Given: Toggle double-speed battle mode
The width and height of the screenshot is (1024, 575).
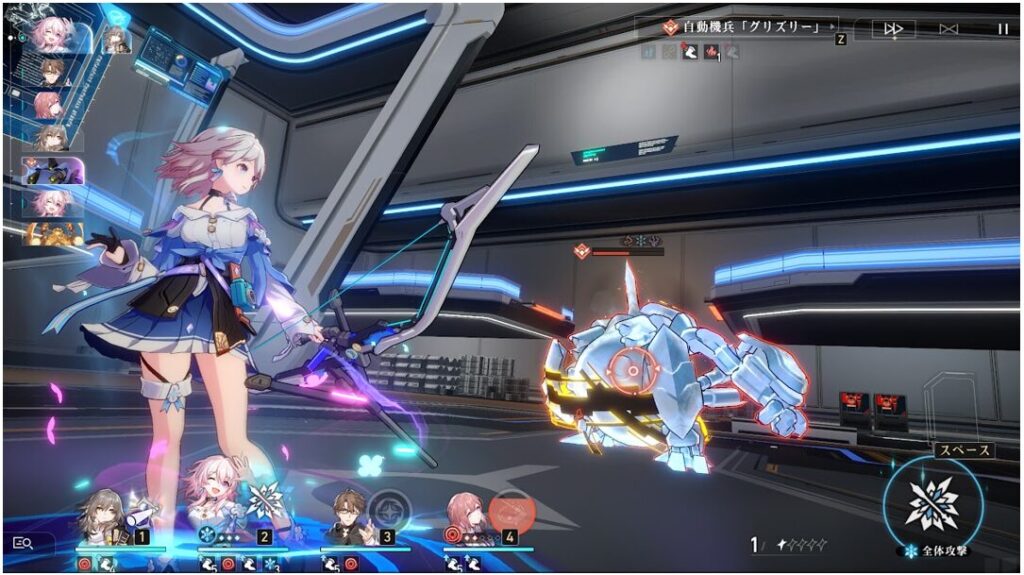Looking at the screenshot, I should (893, 29).
